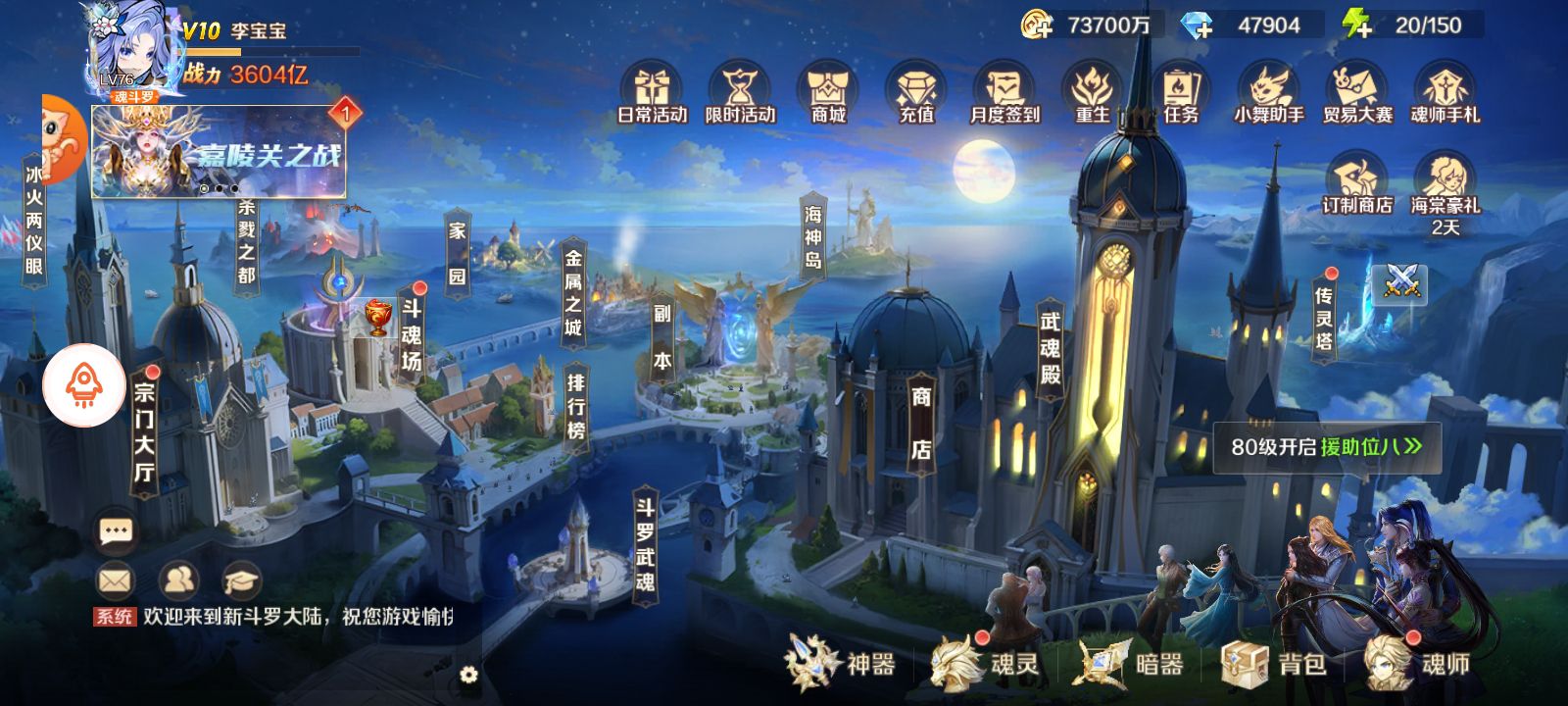Open the 任务 quests panel
1568x706 pixels.
1181,92
